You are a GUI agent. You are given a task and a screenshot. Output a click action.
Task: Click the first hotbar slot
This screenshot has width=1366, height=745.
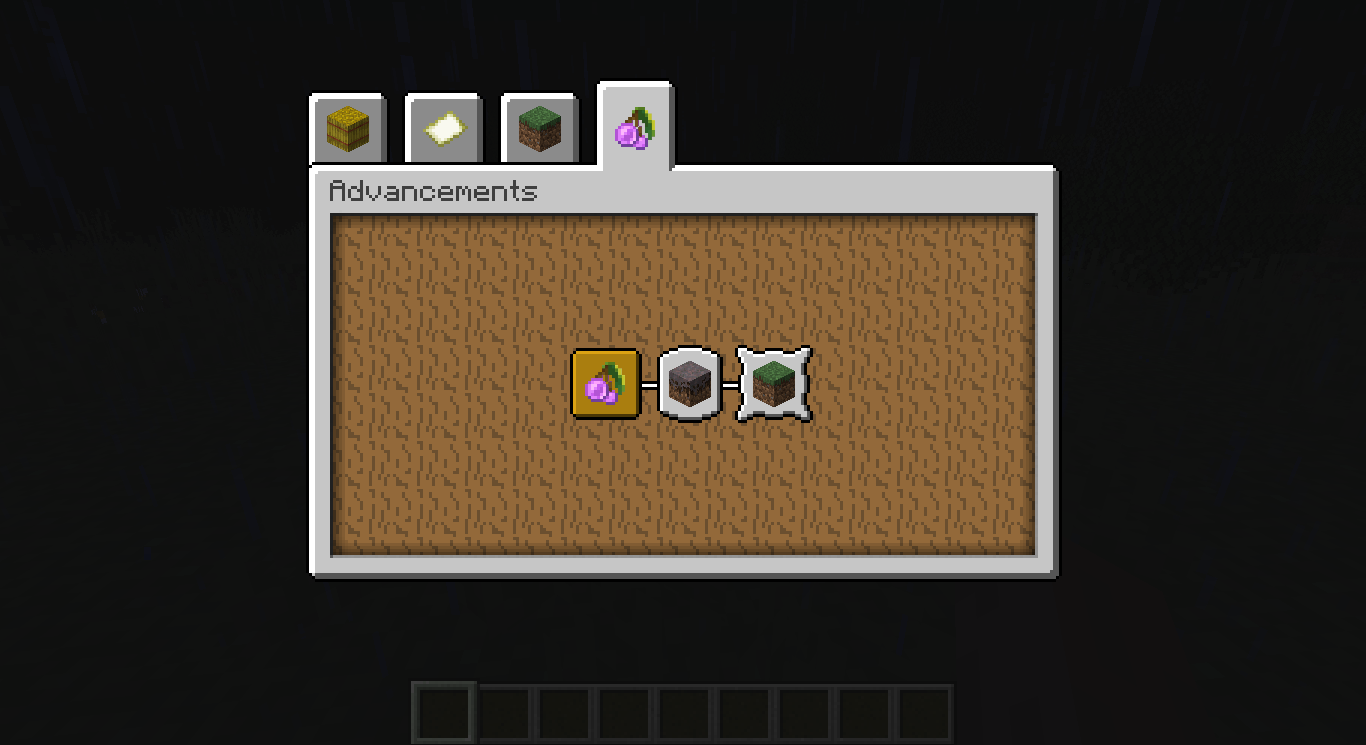[443, 711]
